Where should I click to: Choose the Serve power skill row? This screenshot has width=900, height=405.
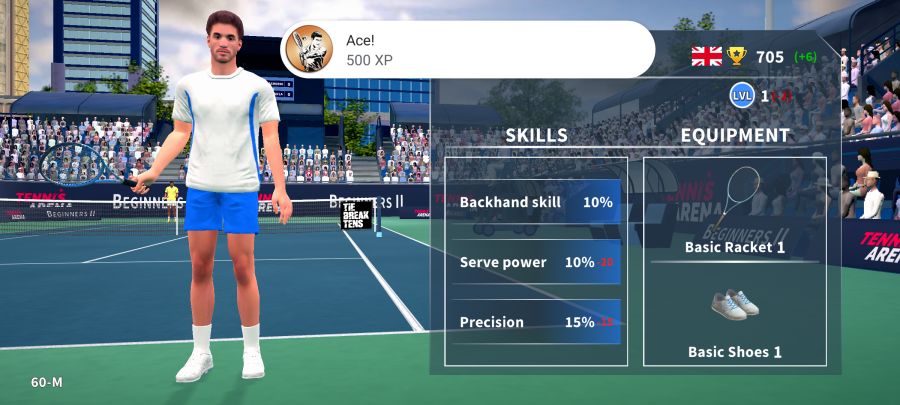536,262
